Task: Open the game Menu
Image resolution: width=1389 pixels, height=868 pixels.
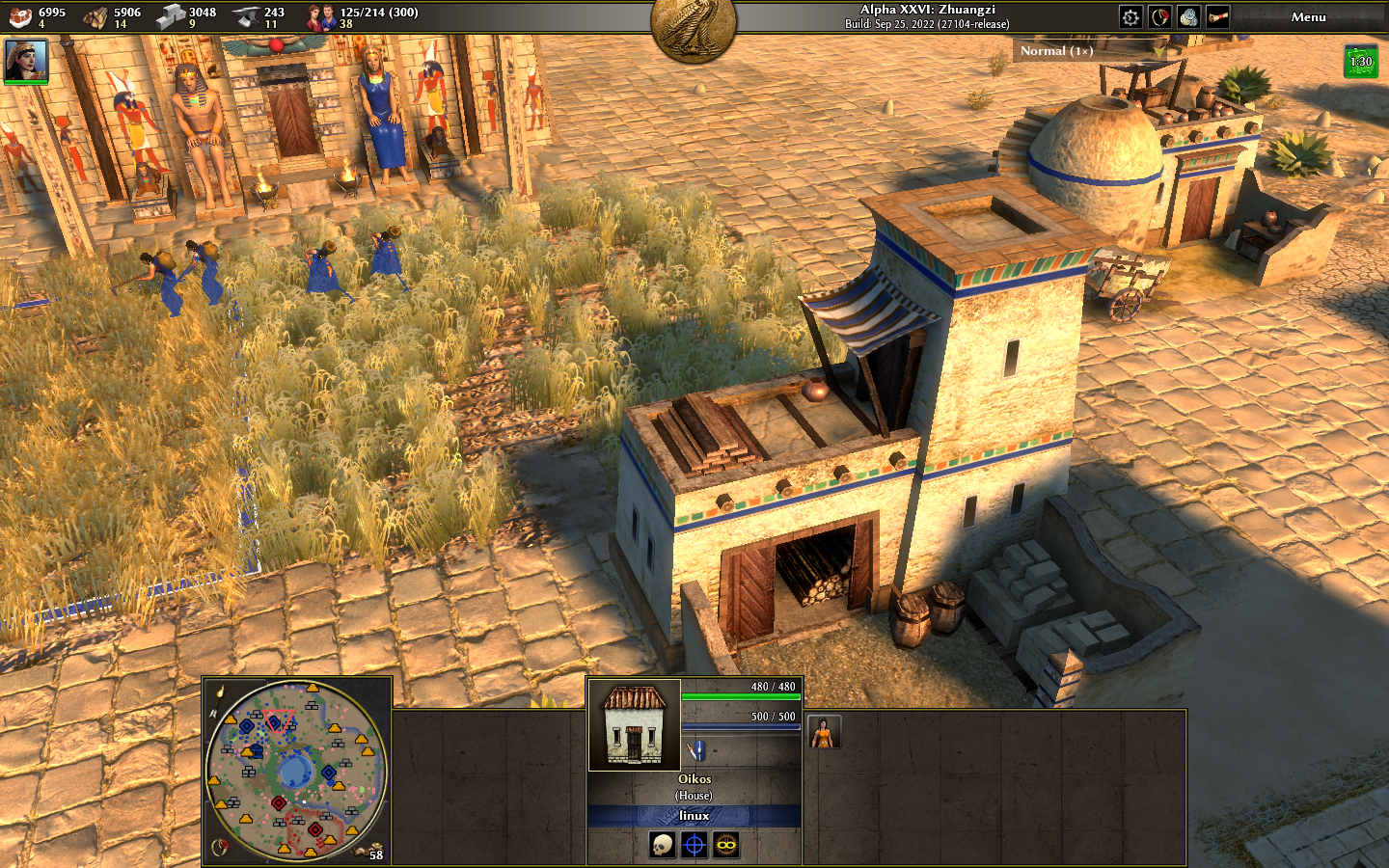Action: point(1308,17)
